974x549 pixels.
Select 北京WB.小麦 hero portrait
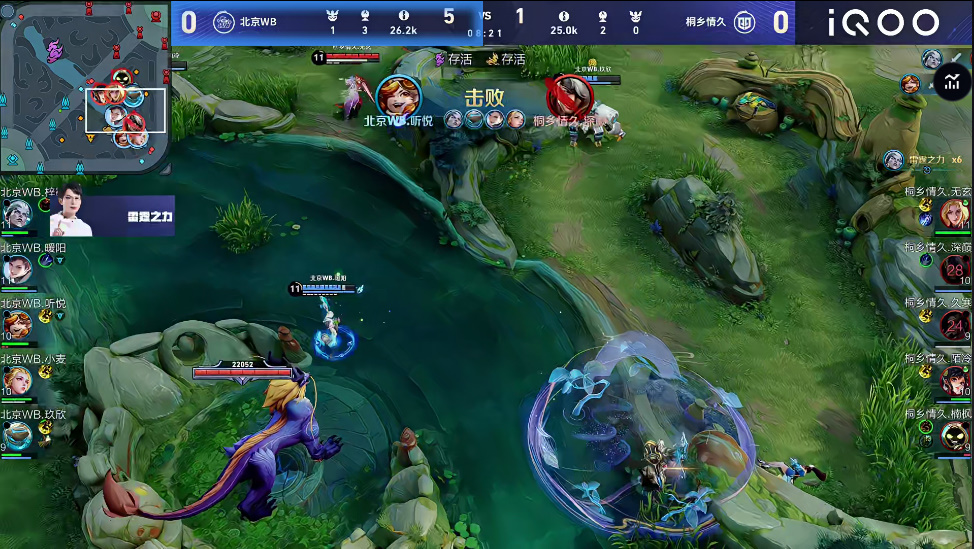(x=16, y=380)
